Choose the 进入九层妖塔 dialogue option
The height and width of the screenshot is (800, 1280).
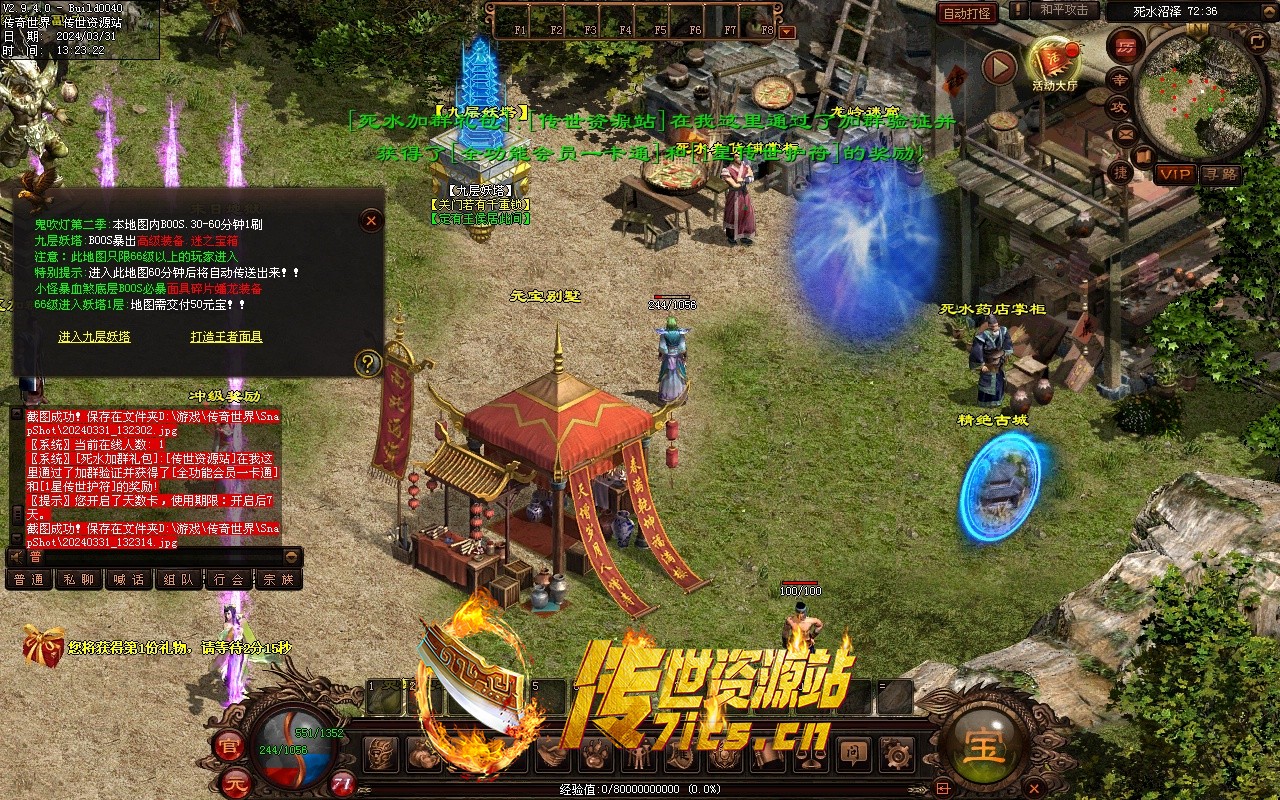pos(94,337)
